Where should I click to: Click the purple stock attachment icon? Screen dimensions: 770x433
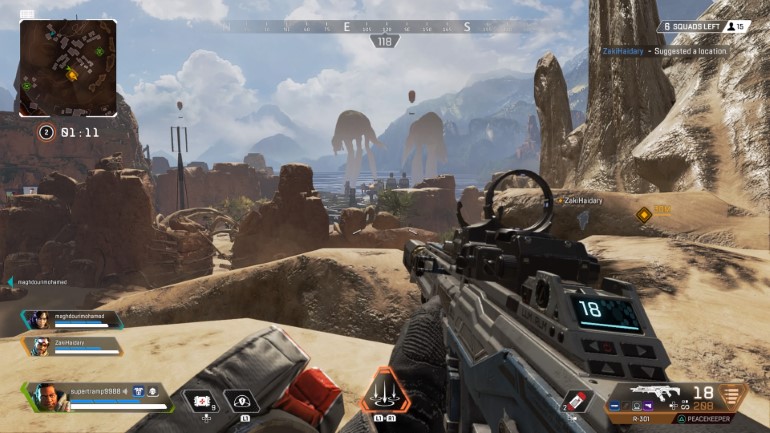(650, 405)
